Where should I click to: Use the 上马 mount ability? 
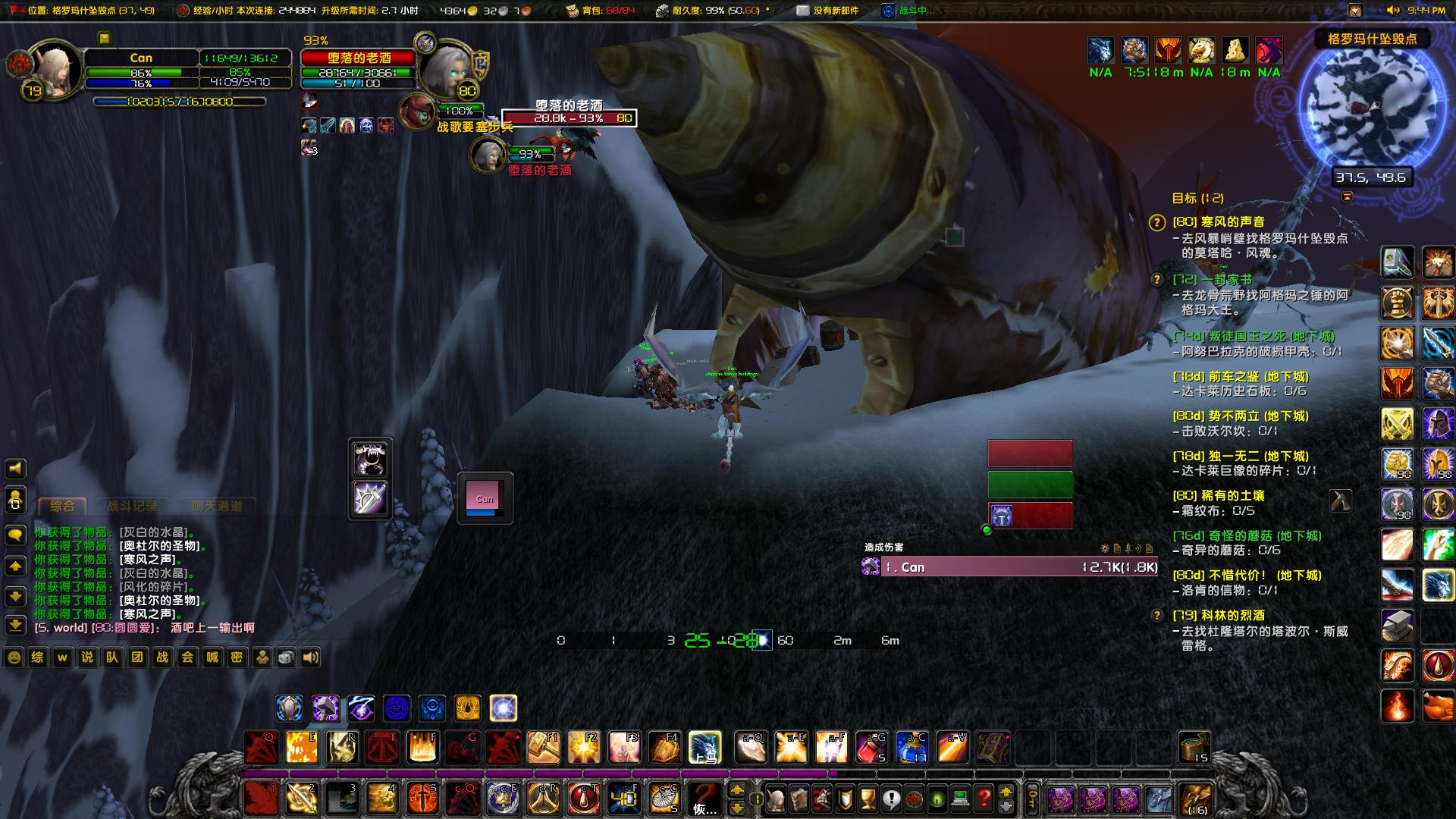(x=704, y=748)
